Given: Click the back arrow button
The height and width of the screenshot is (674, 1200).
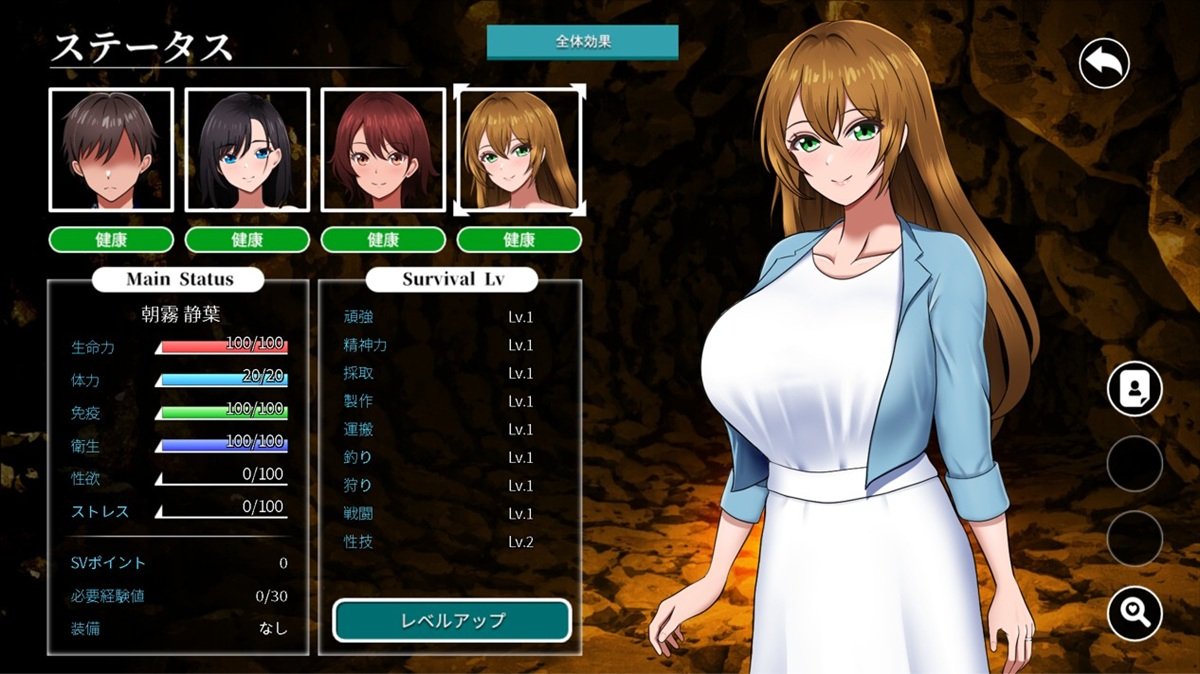Looking at the screenshot, I should 1104,64.
